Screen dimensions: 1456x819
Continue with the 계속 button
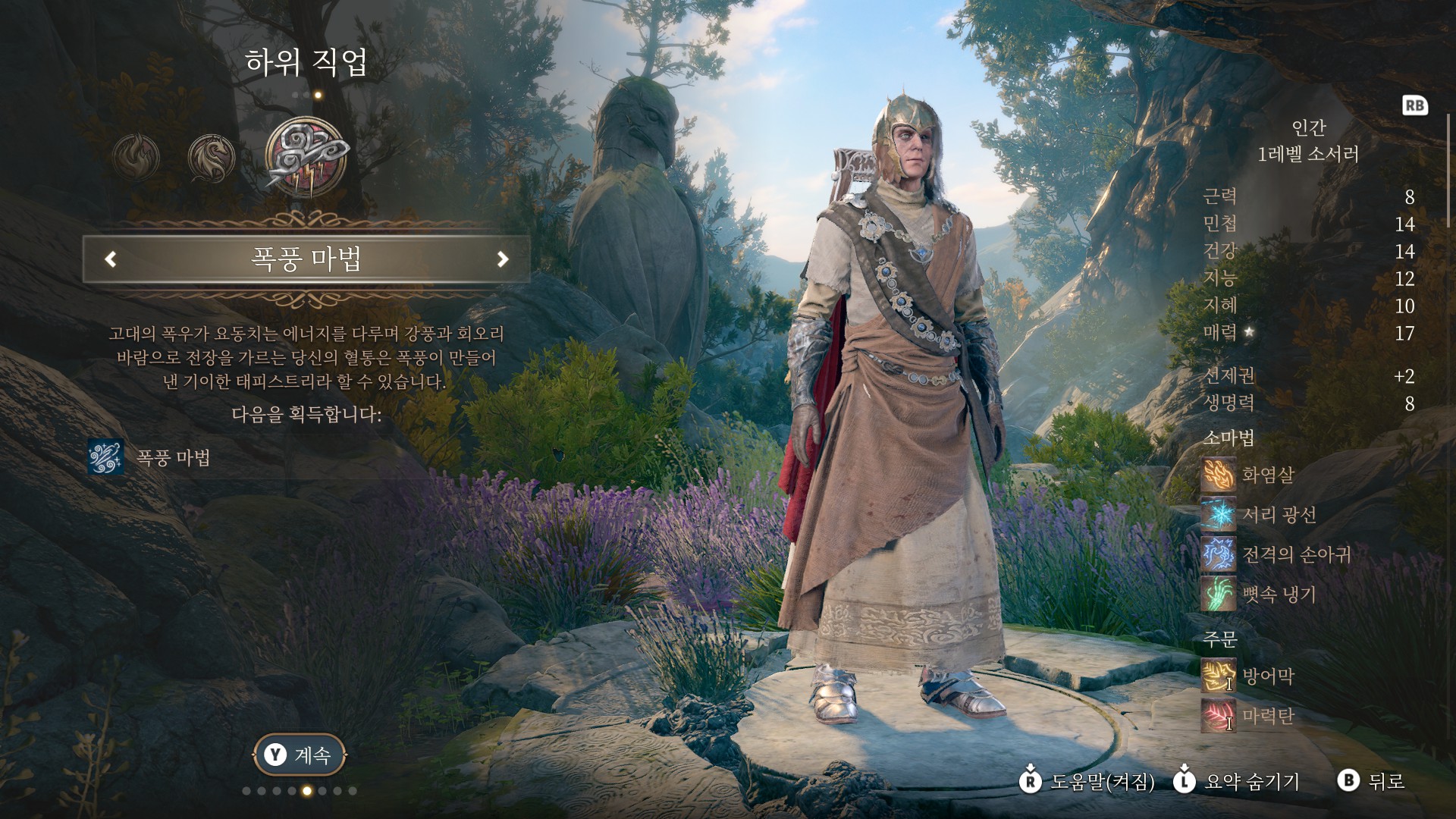300,755
